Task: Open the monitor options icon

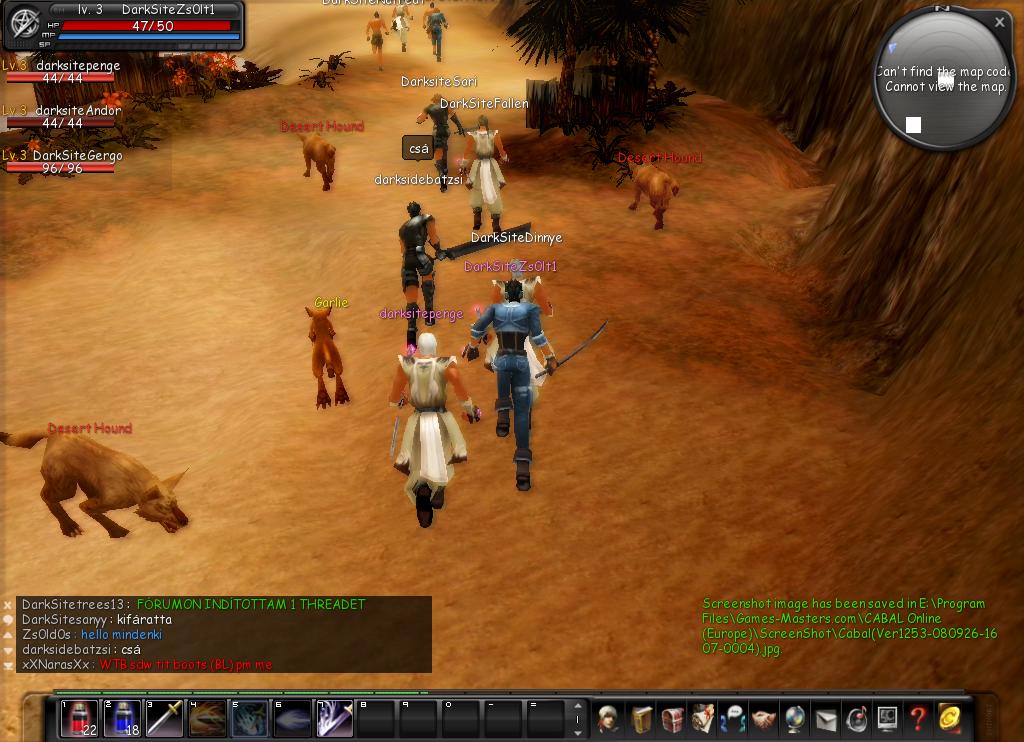Action: tap(887, 718)
